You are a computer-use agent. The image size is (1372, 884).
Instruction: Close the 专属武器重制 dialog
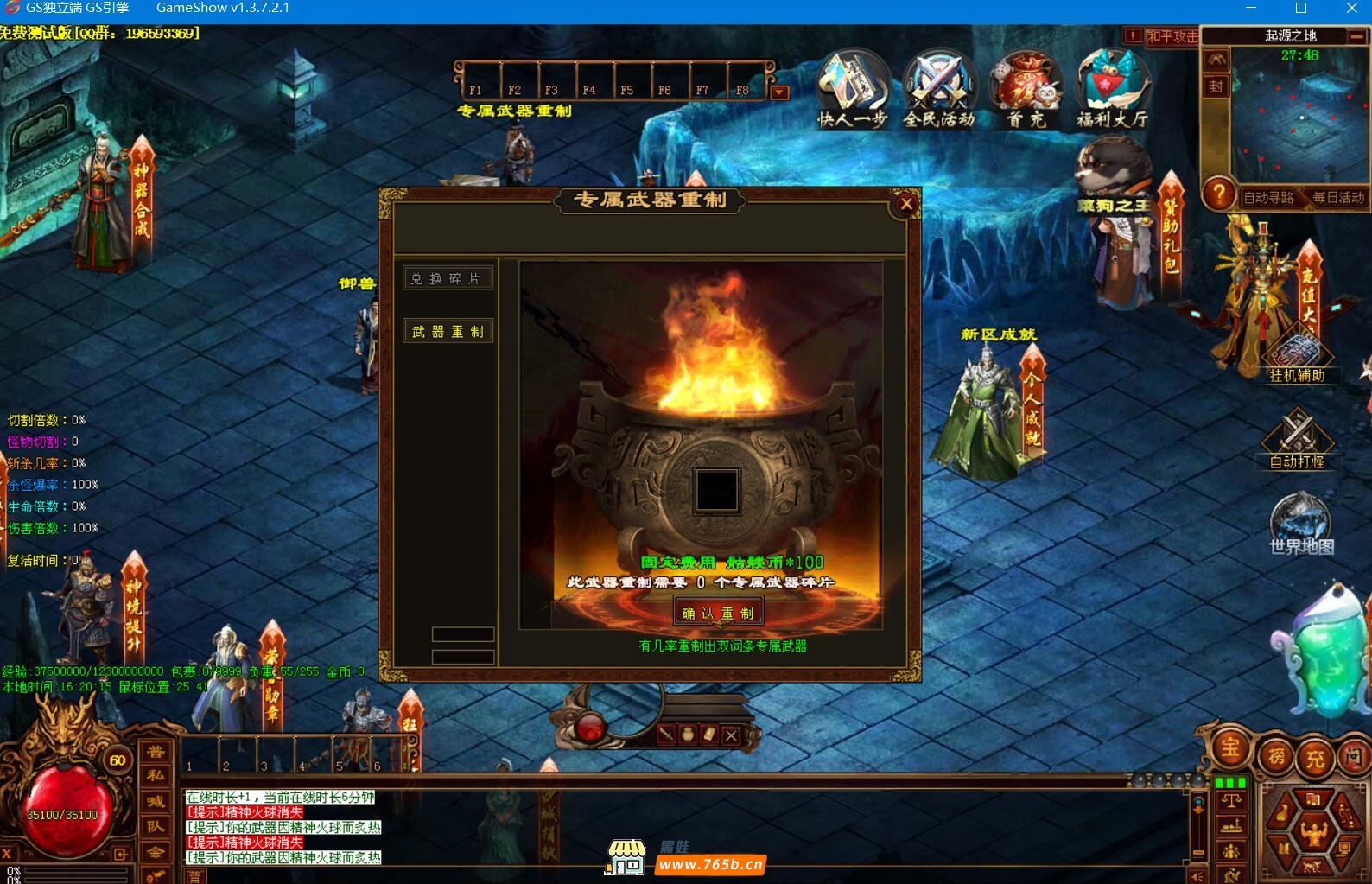coord(906,204)
